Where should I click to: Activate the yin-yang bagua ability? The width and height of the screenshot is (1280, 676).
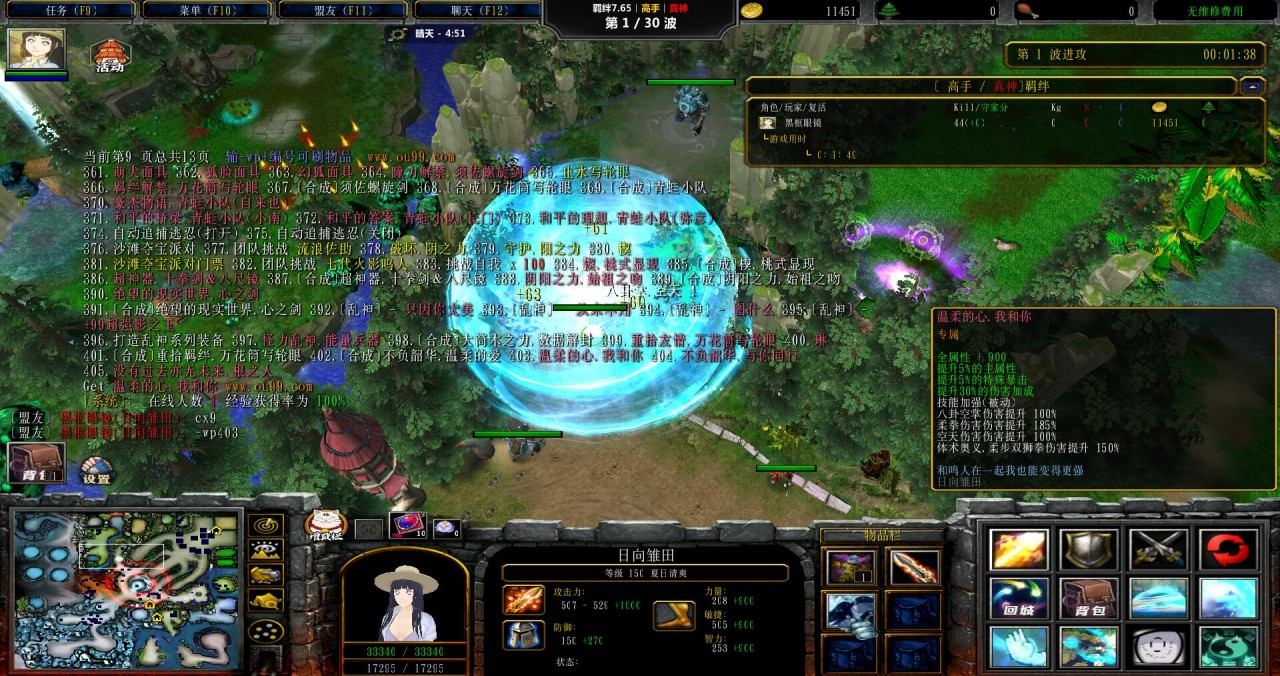pos(1227,646)
